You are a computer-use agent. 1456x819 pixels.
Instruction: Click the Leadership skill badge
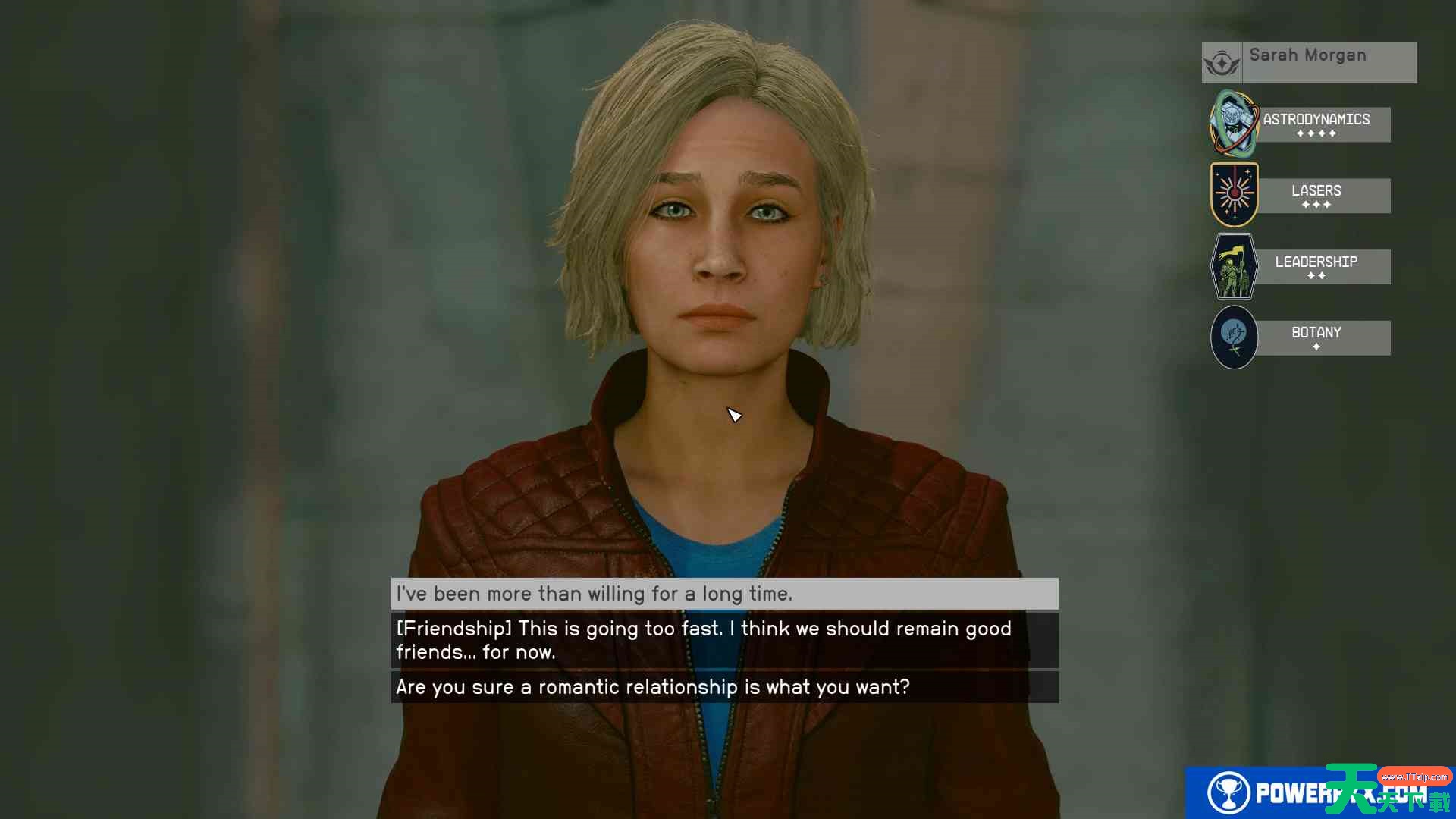coord(1234,266)
